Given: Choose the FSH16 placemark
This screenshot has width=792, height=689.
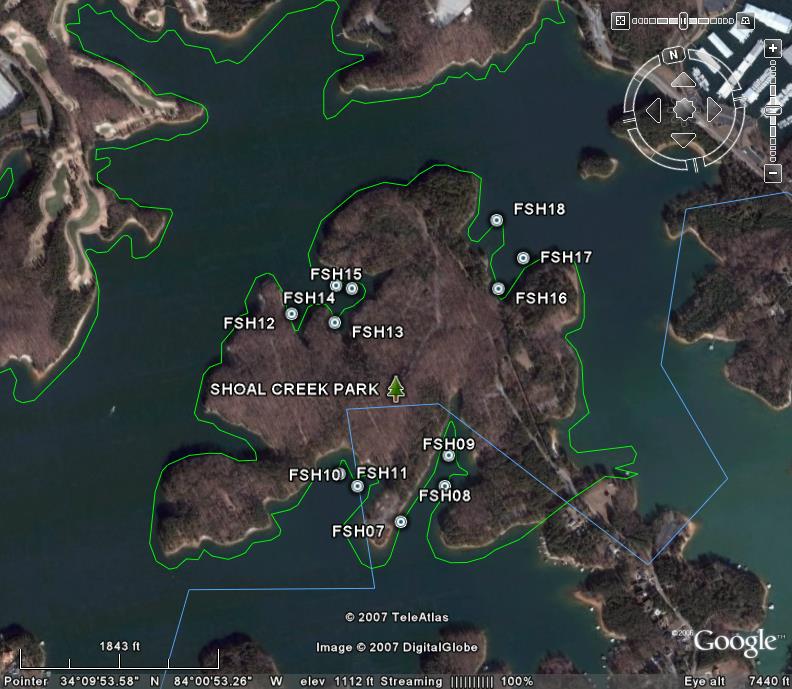Looking at the screenshot, I should pos(499,289).
